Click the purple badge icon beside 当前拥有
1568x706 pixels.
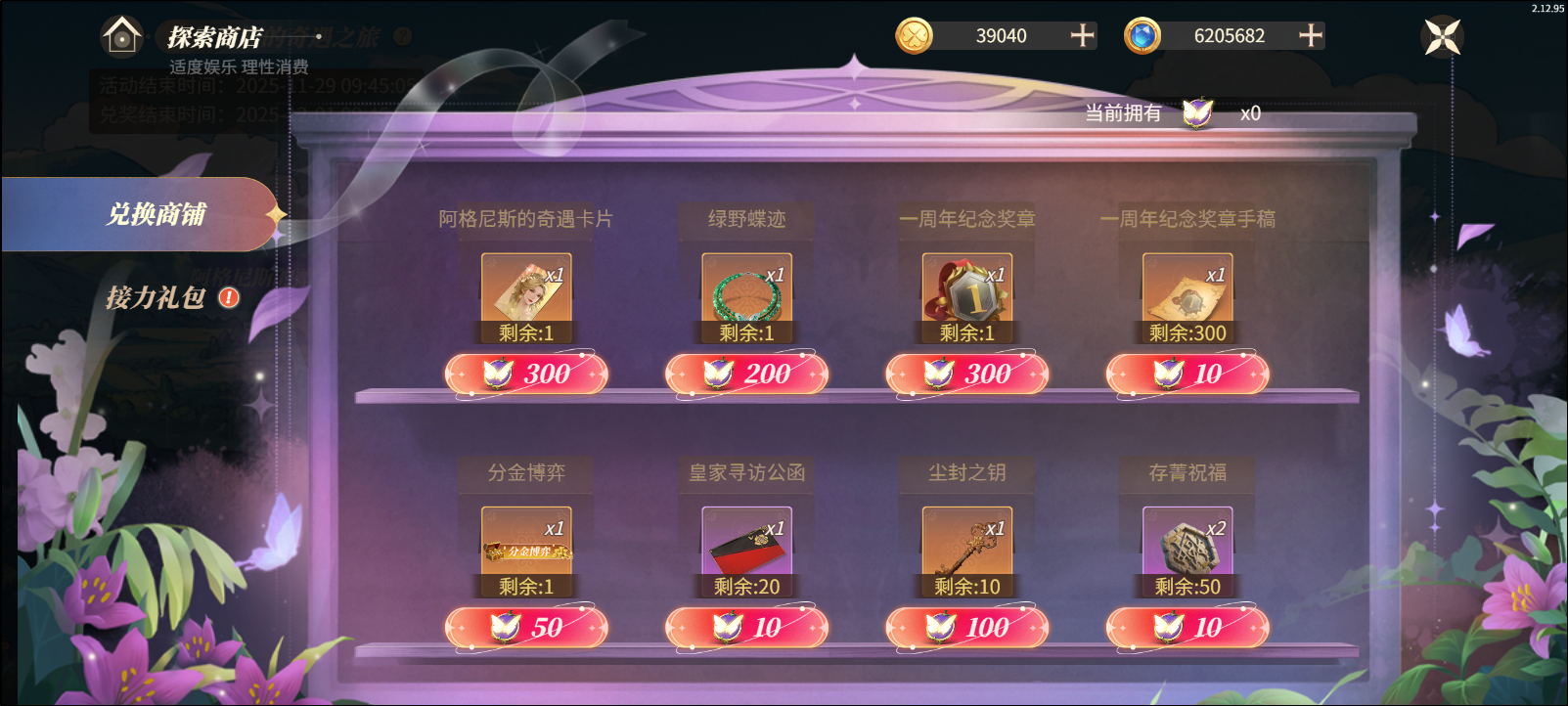1195,114
